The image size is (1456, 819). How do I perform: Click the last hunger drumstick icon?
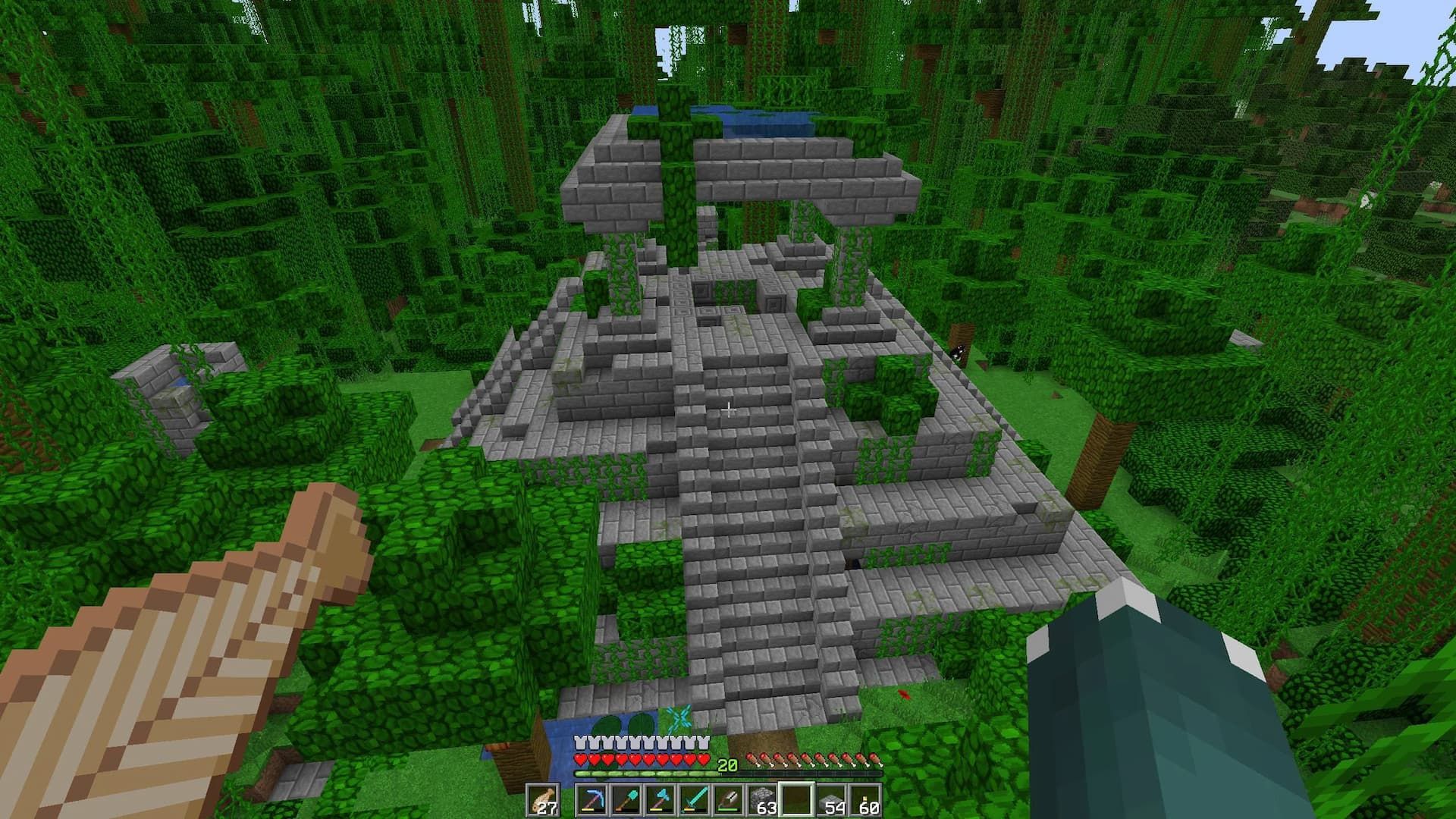click(x=874, y=758)
